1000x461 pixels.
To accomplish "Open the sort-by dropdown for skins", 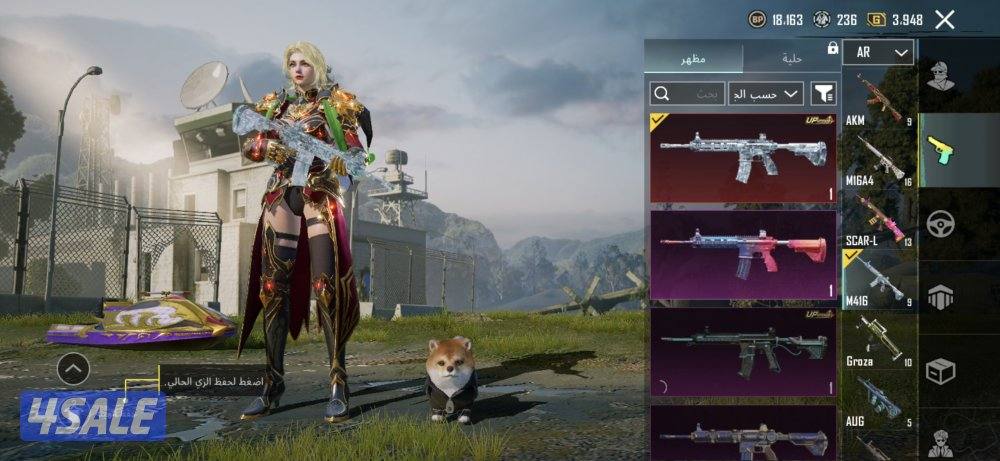I will point(766,94).
